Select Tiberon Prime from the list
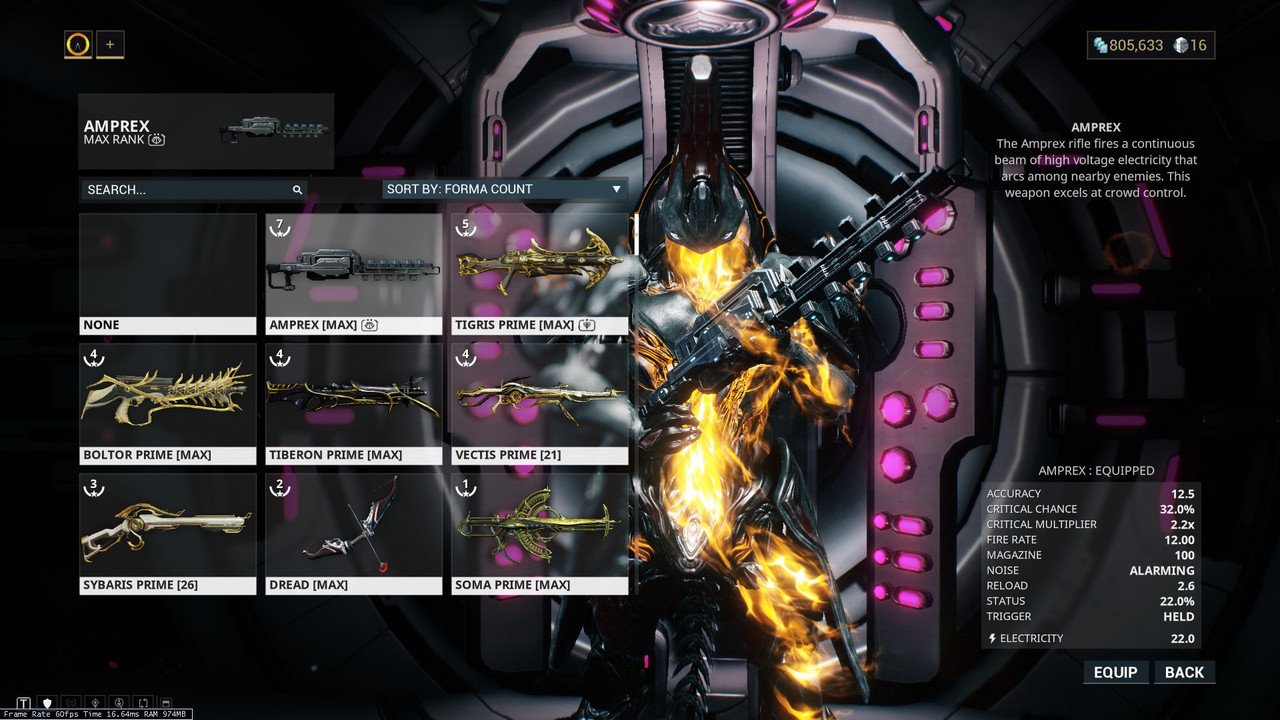 [x=353, y=403]
